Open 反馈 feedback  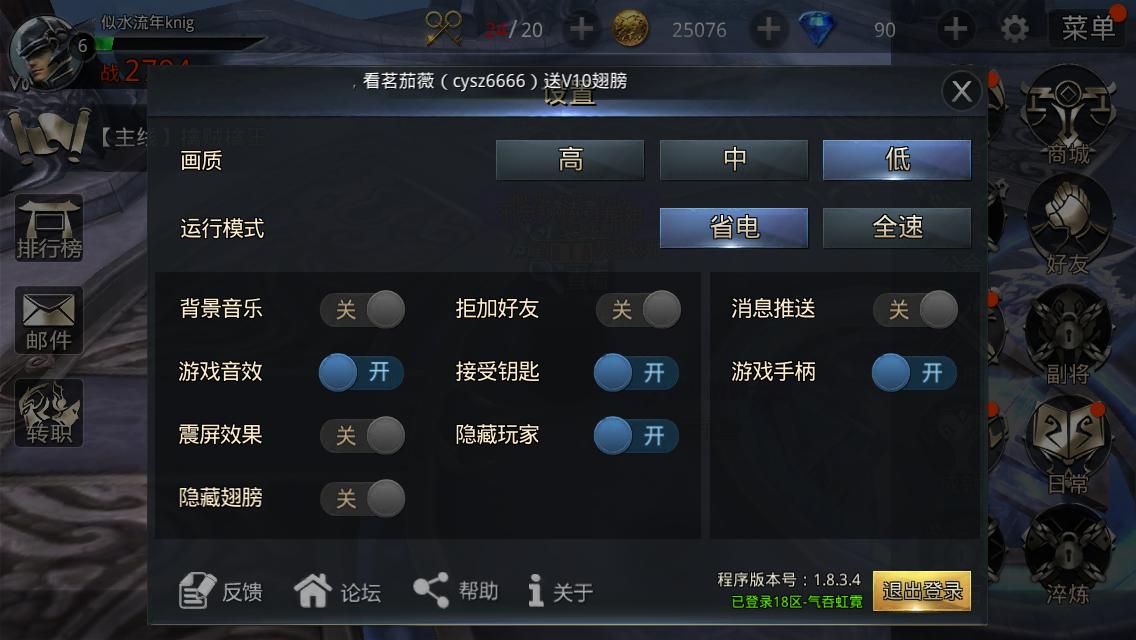221,592
